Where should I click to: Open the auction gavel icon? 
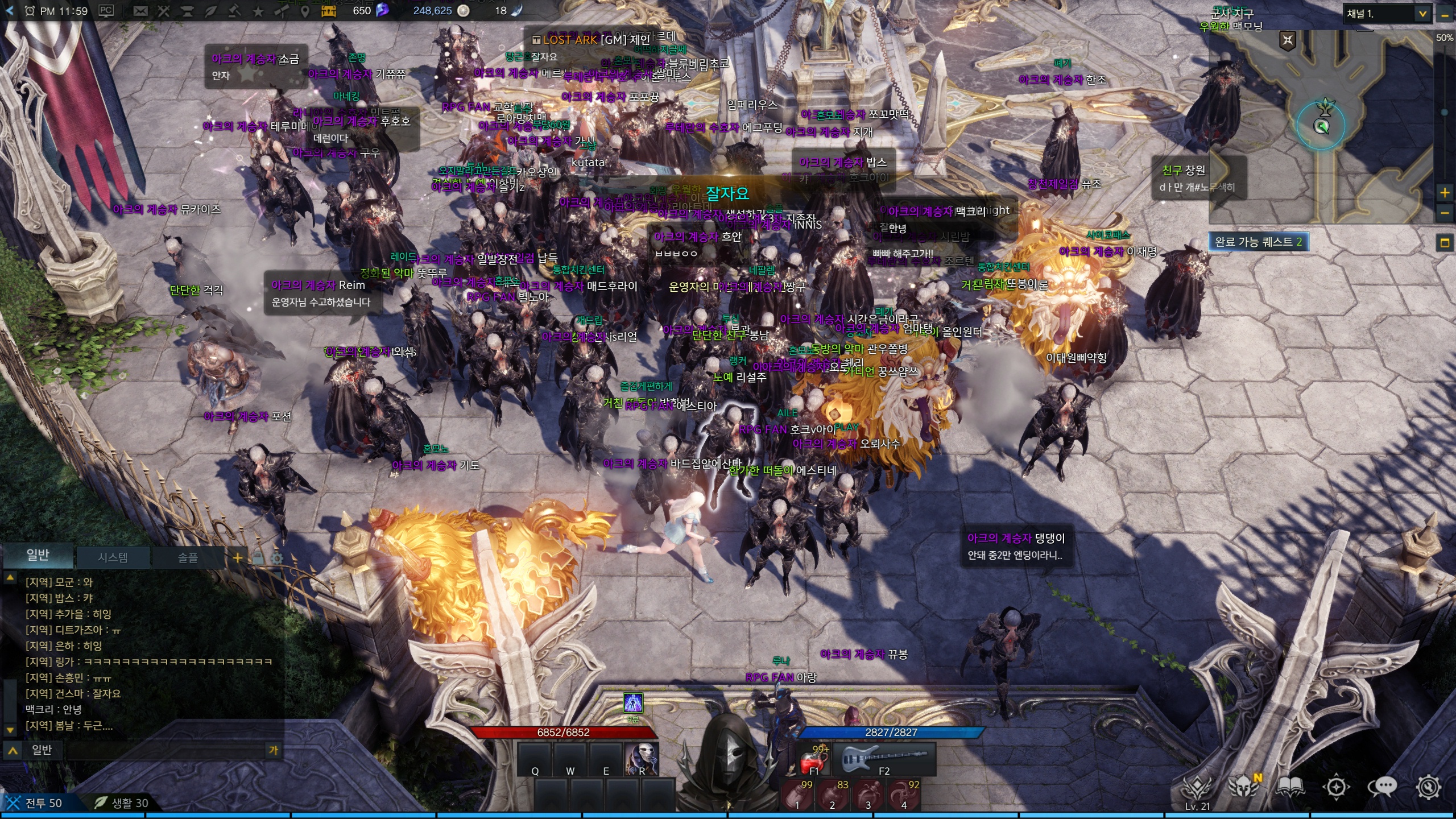[x=234, y=11]
